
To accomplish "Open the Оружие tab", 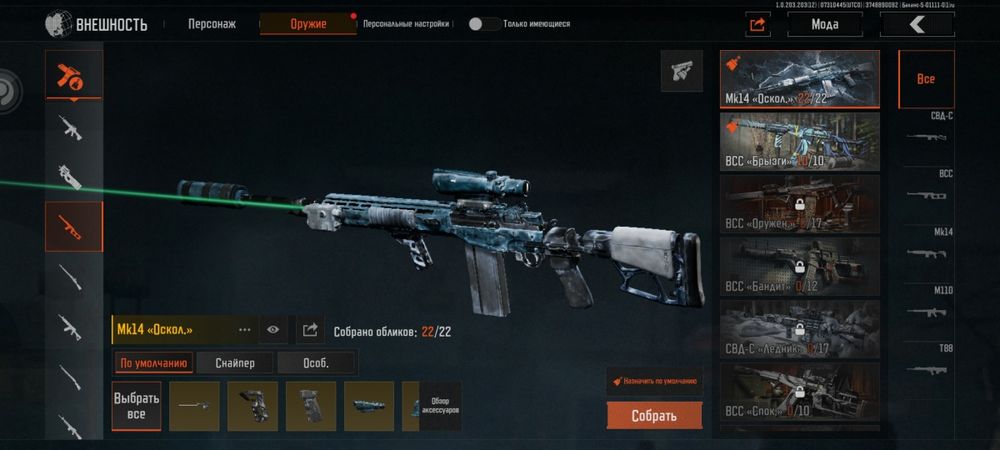I will [x=307, y=23].
